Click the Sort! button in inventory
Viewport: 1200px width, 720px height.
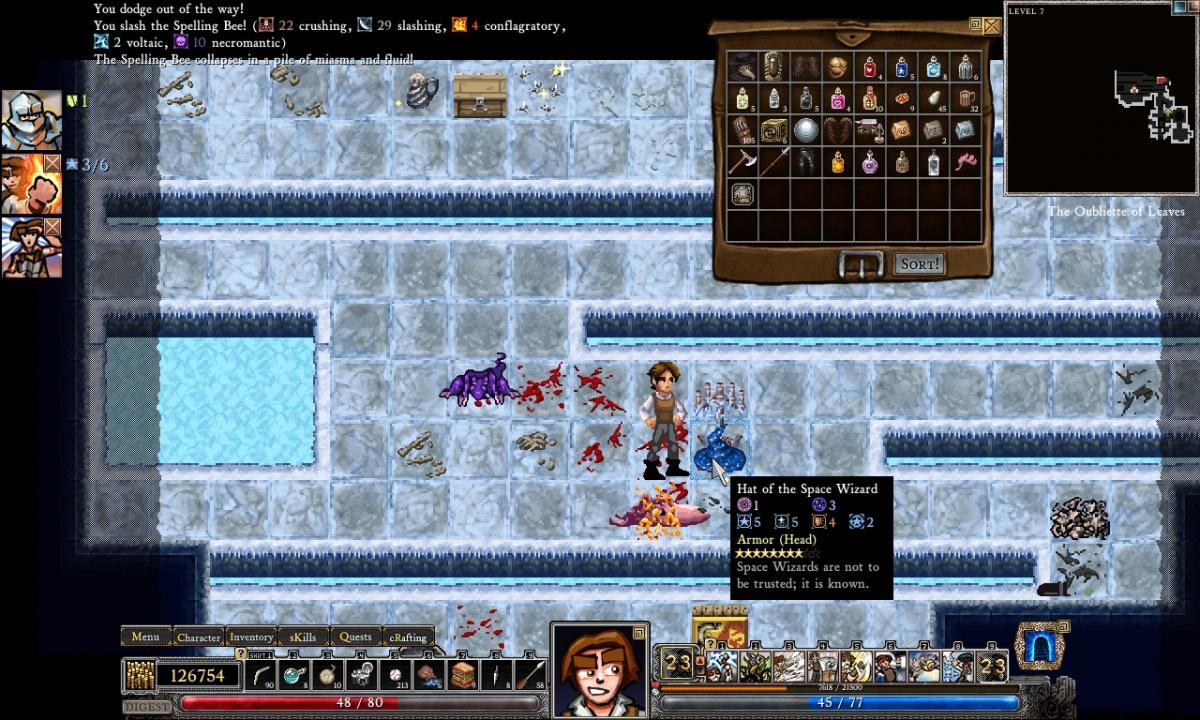click(x=919, y=264)
